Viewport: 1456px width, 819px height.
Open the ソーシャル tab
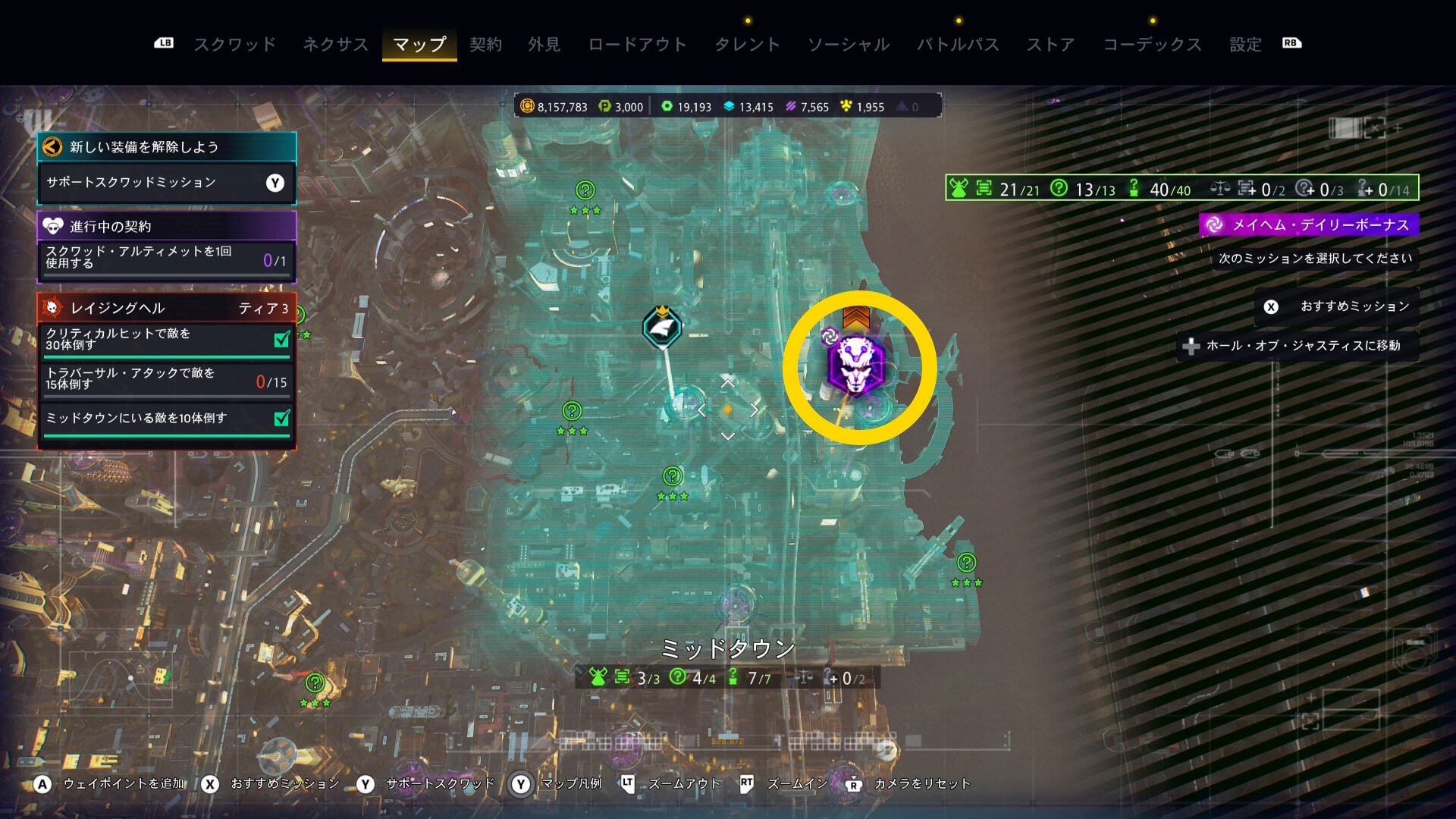tap(848, 45)
